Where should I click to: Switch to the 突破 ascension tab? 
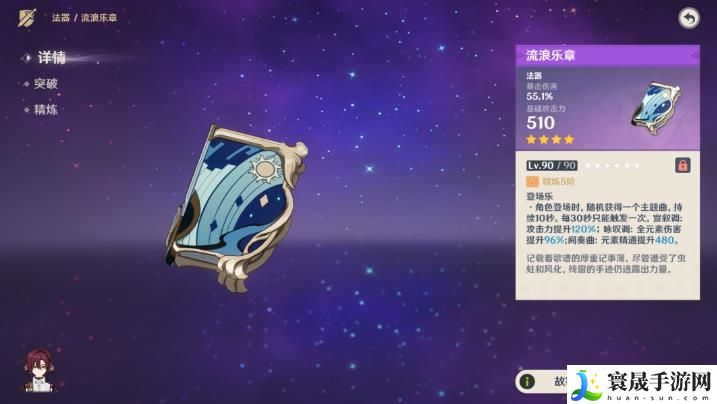pos(46,85)
